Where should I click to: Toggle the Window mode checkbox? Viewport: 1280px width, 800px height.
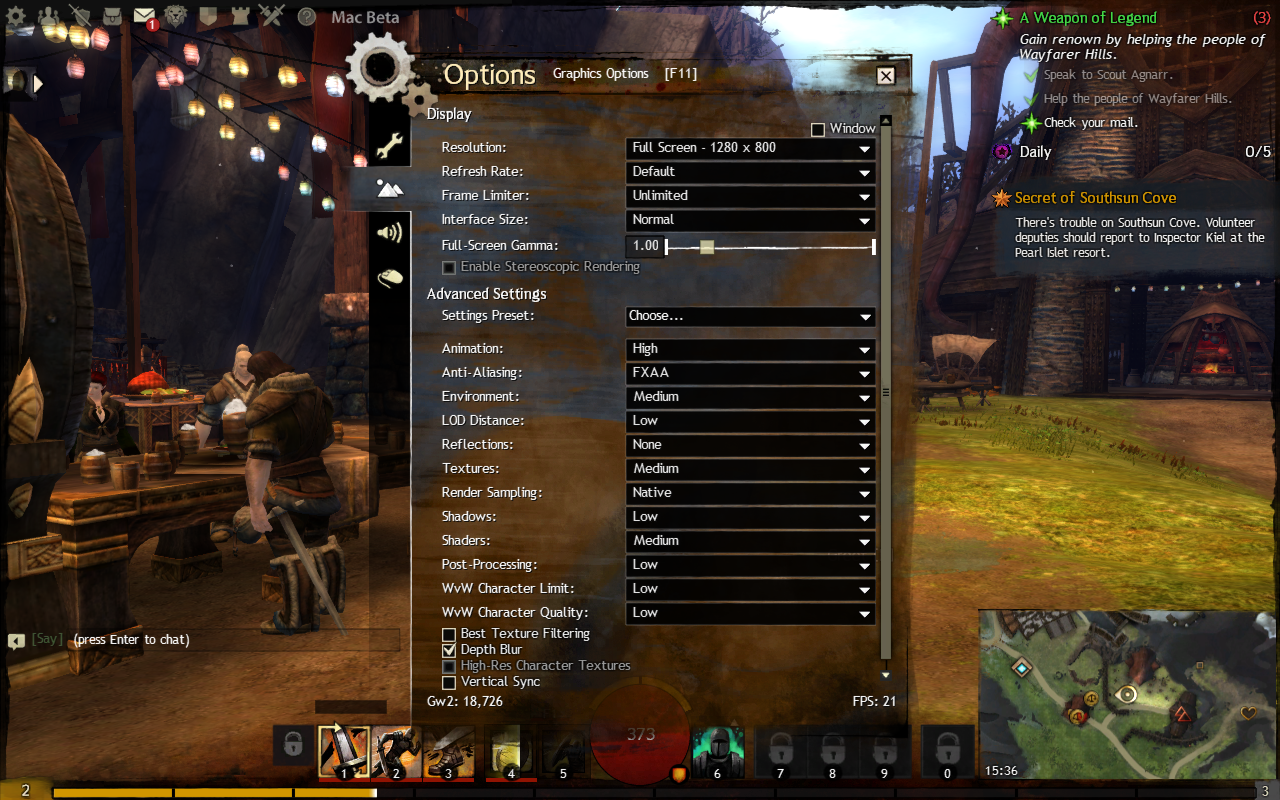tap(818, 130)
